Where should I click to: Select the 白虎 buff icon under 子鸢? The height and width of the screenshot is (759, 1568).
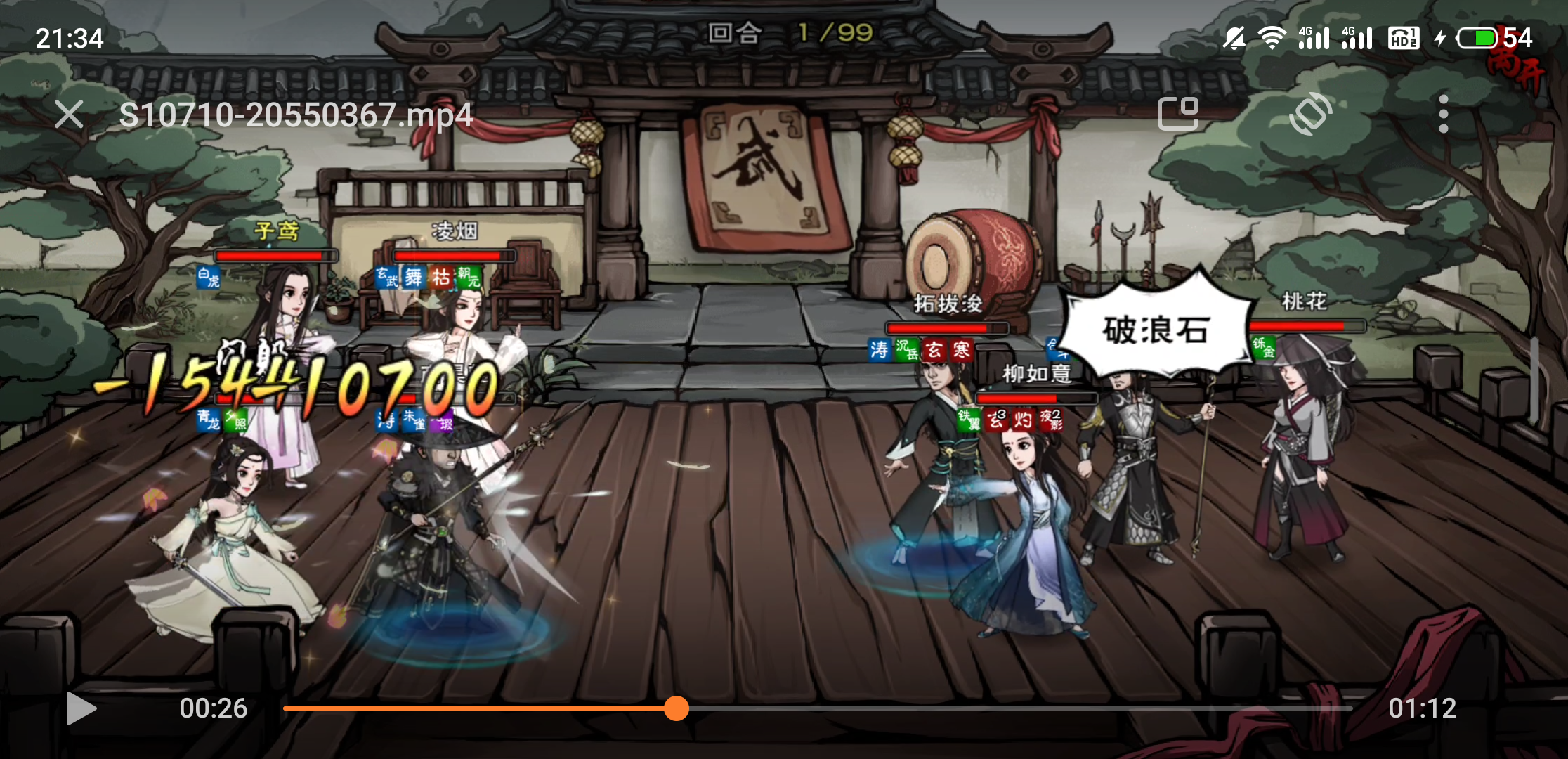(207, 278)
